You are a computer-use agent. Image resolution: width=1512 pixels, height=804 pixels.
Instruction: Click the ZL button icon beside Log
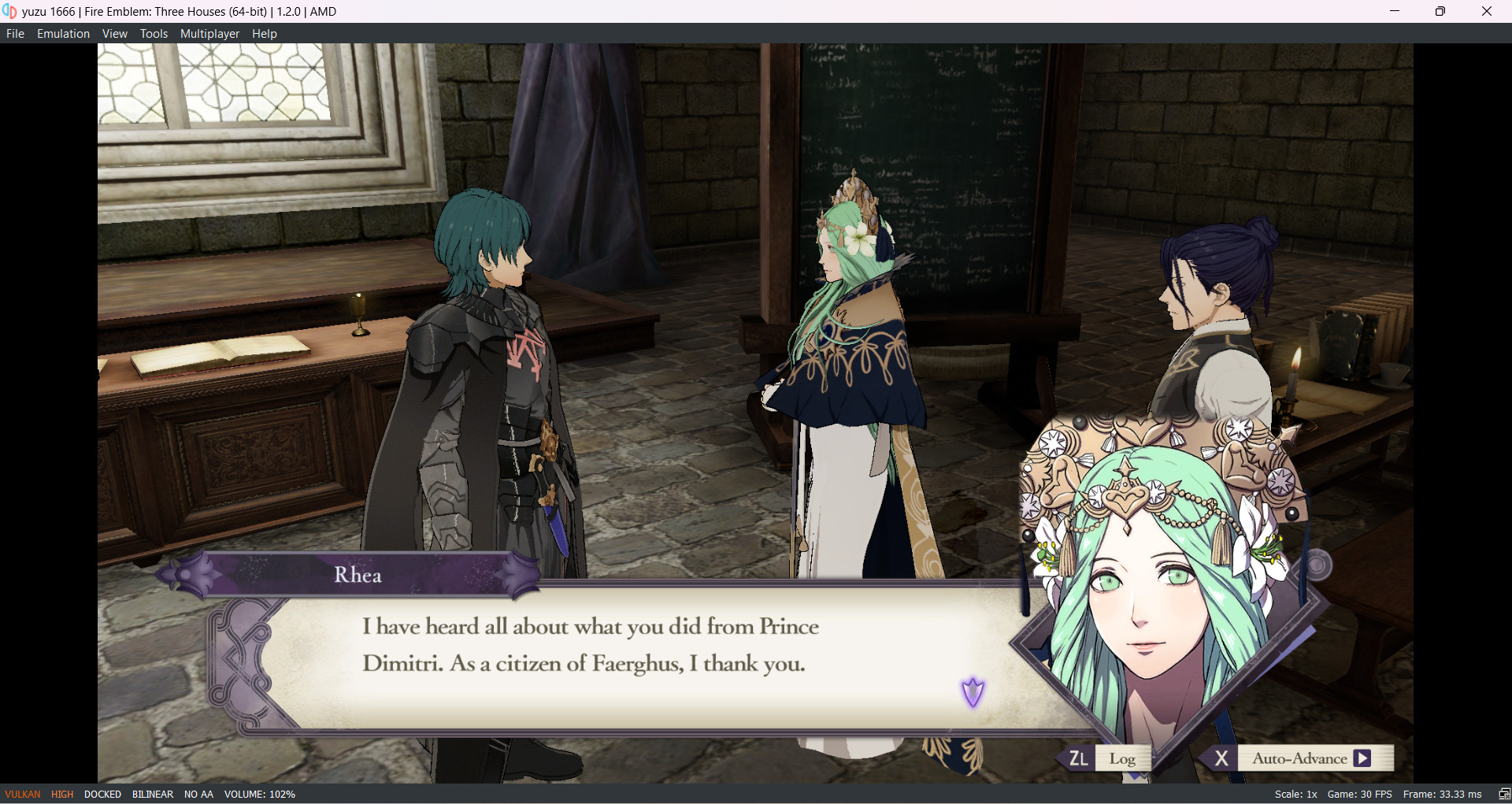[1078, 758]
